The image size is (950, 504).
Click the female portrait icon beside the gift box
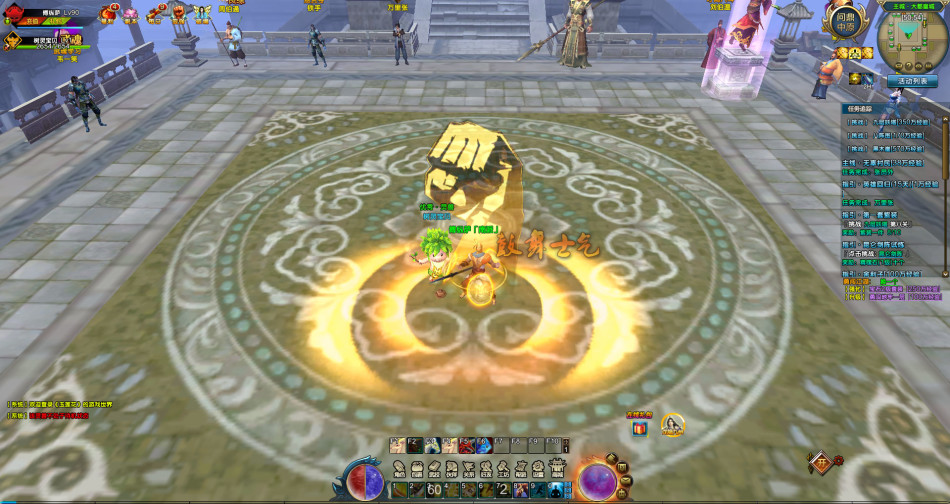(x=673, y=426)
